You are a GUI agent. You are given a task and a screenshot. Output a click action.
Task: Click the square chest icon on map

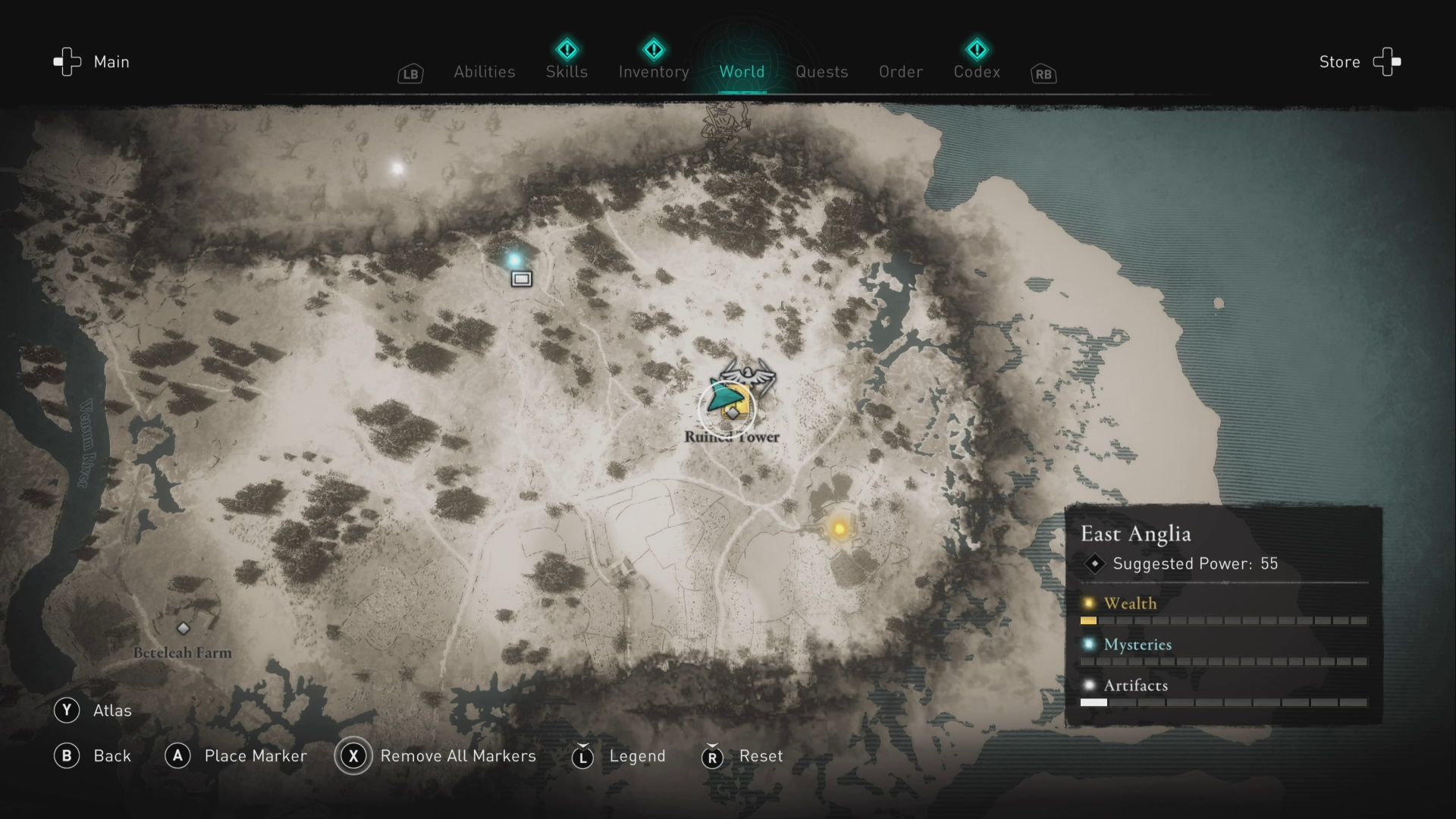(x=521, y=279)
